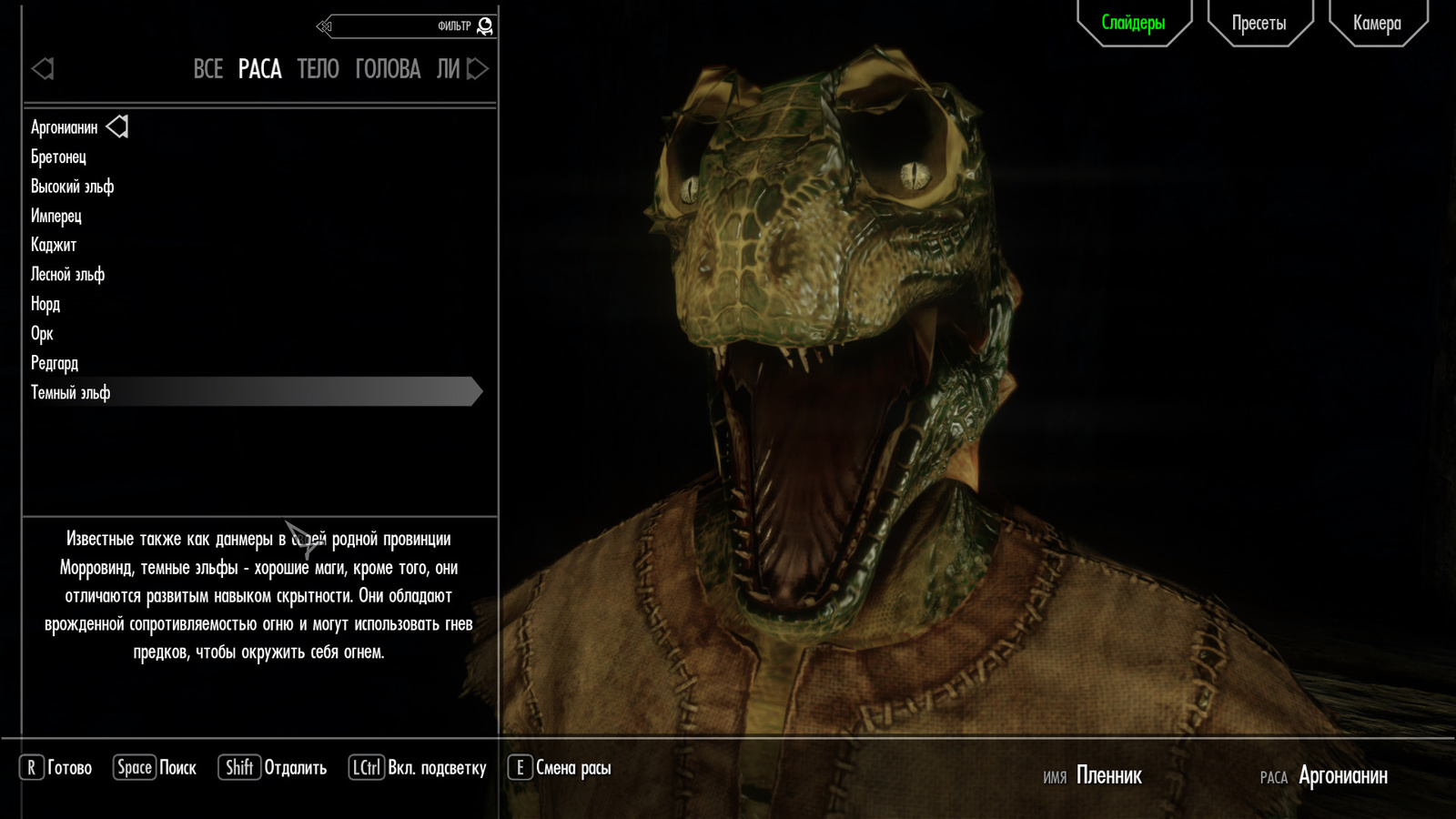
Task: Click the right arrow next to category tabs
Action: 478,69
